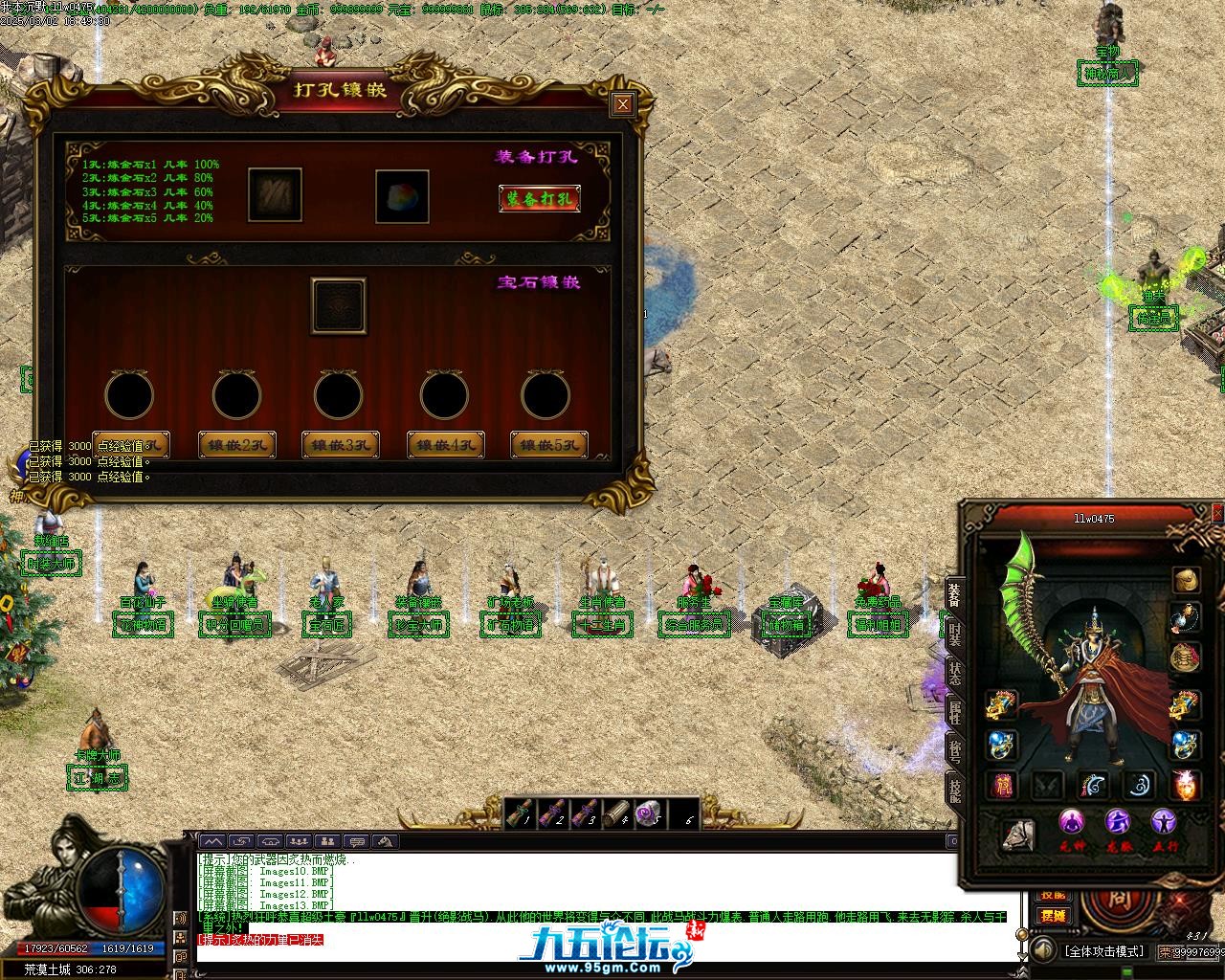This screenshot has height=980, width=1225.
Task: Show the 属性 attributes tab
Action: tap(954, 710)
